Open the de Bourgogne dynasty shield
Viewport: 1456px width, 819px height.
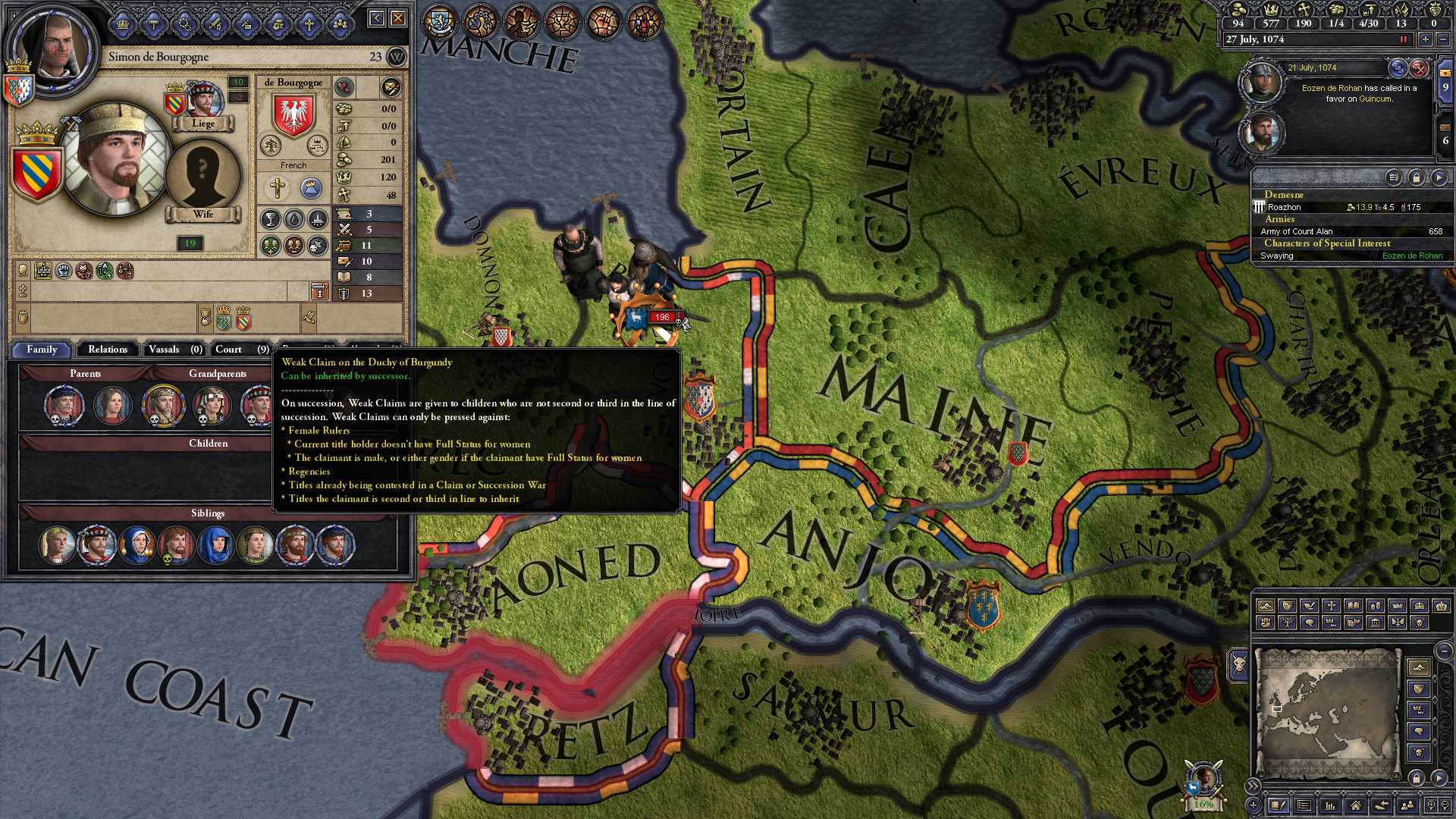click(x=293, y=115)
